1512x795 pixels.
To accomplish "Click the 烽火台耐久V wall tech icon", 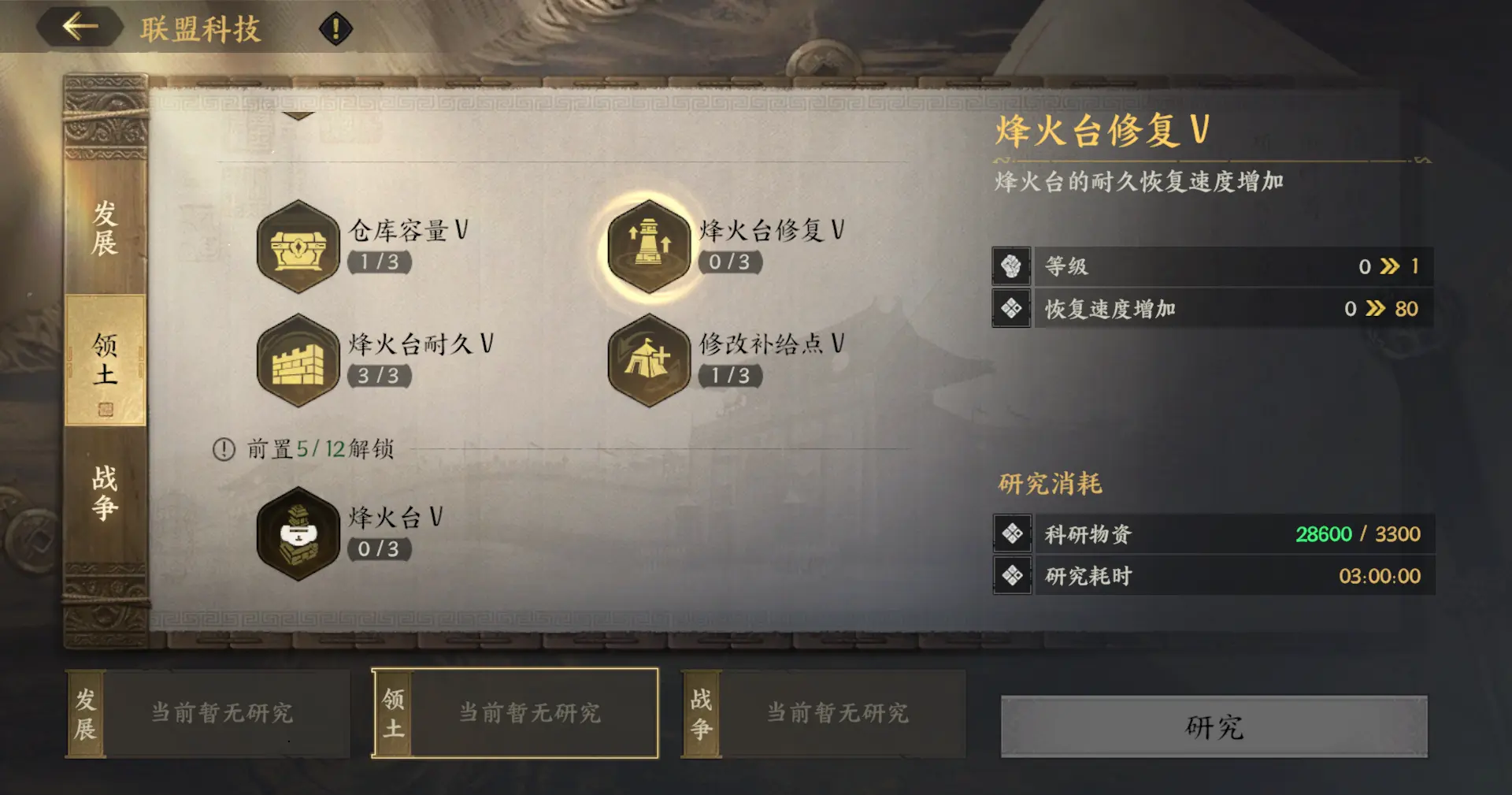I will (x=299, y=364).
